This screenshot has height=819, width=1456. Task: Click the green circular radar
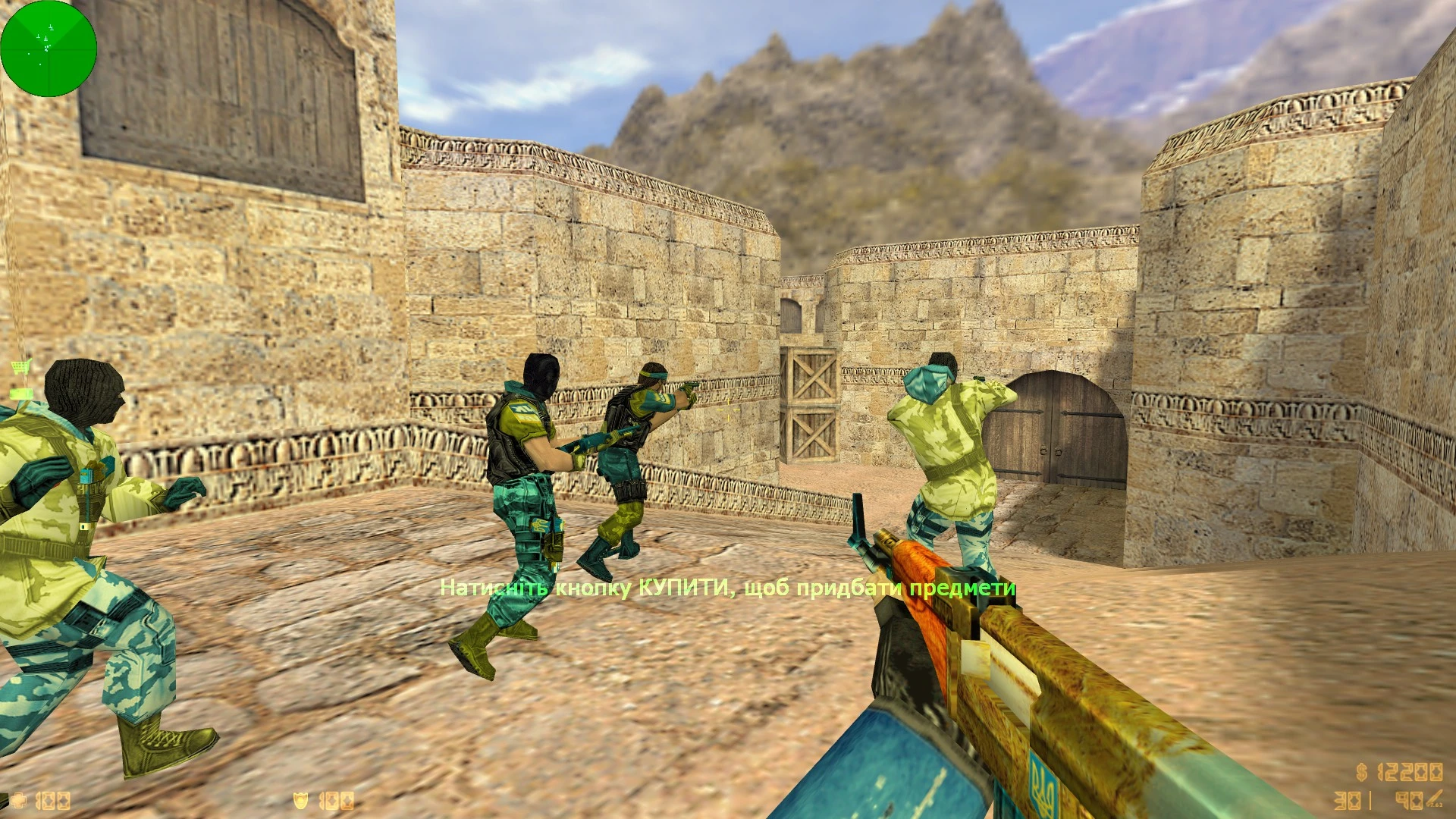[x=49, y=49]
